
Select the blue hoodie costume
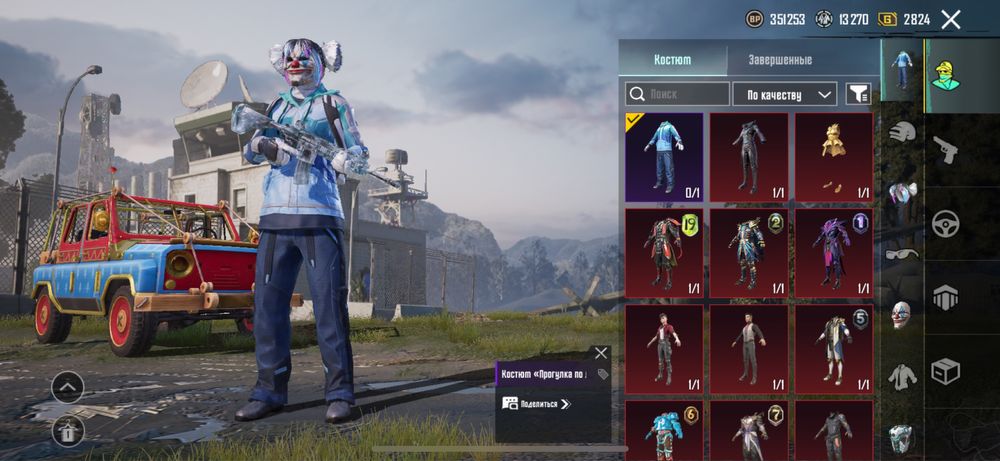665,157
